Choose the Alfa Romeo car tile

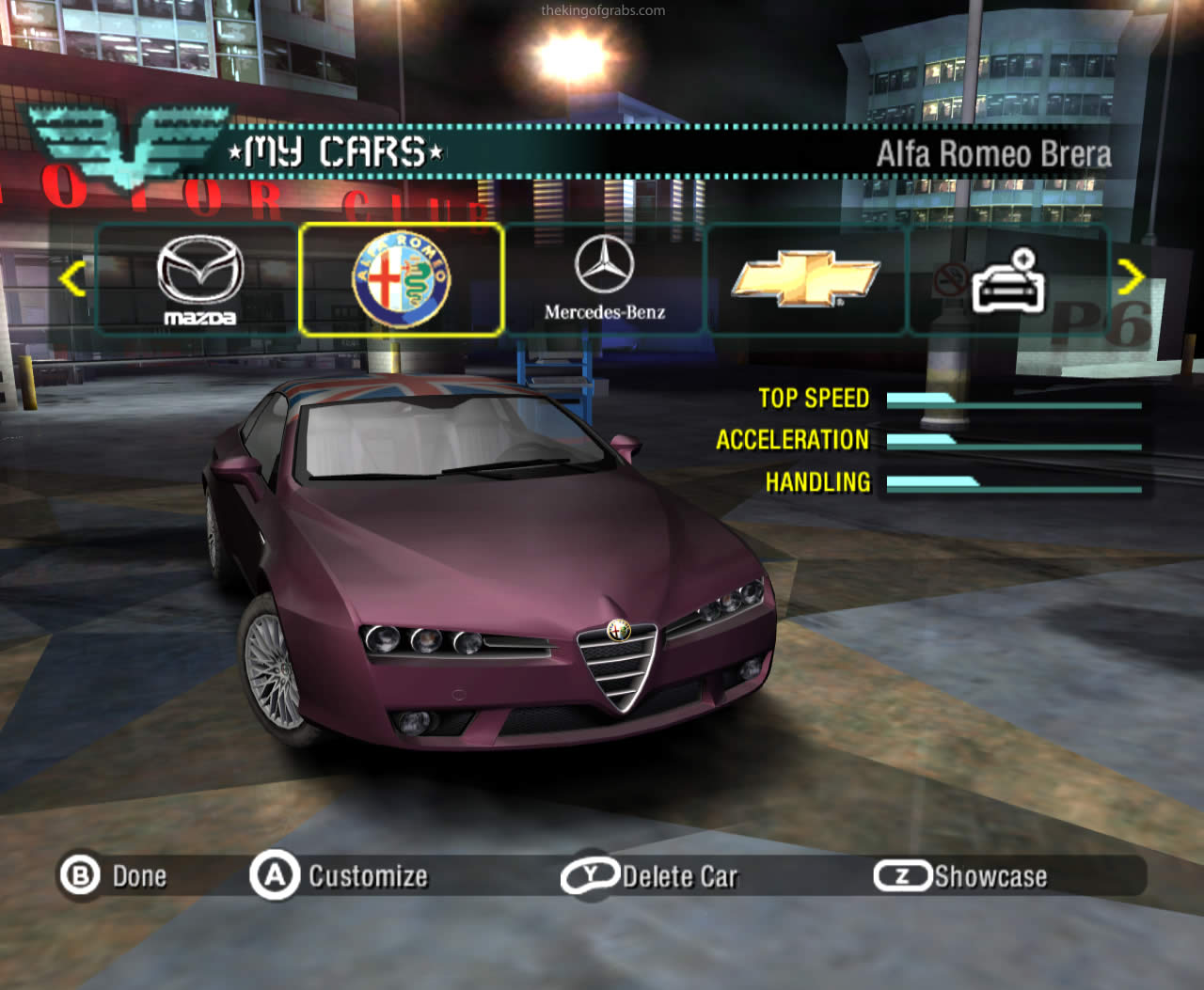click(x=402, y=279)
